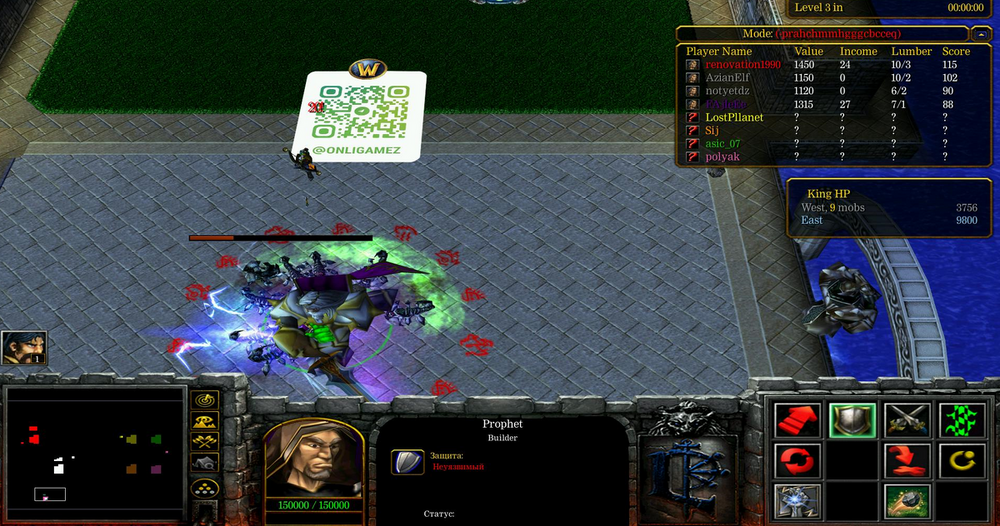1000x526 pixels.
Task: Collapse the multiboard with the arrow button
Action: (981, 33)
